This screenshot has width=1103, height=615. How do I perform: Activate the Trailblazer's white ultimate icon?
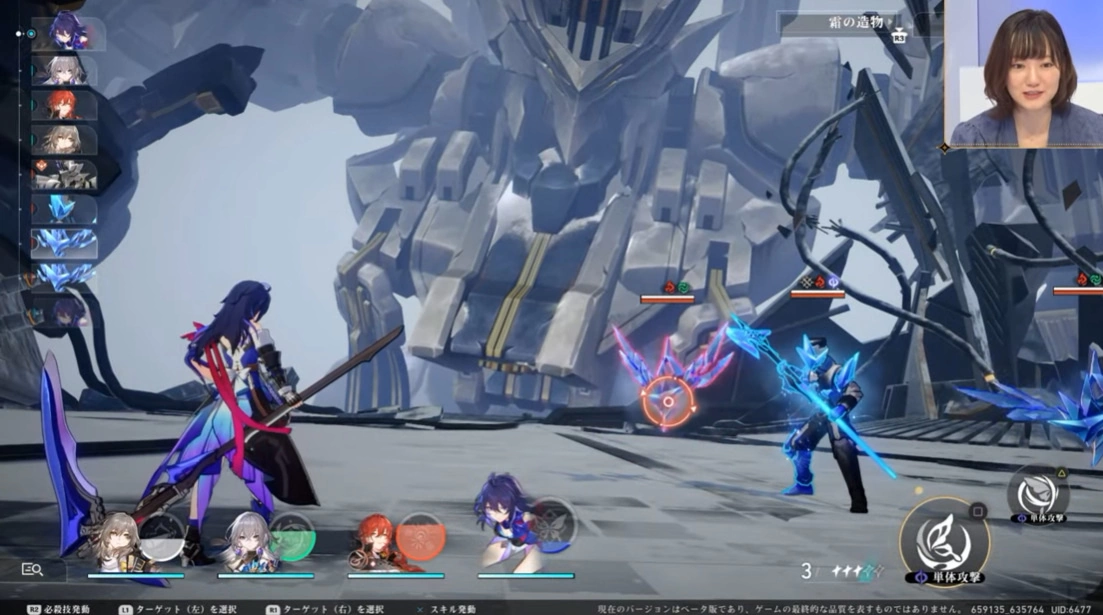click(161, 535)
